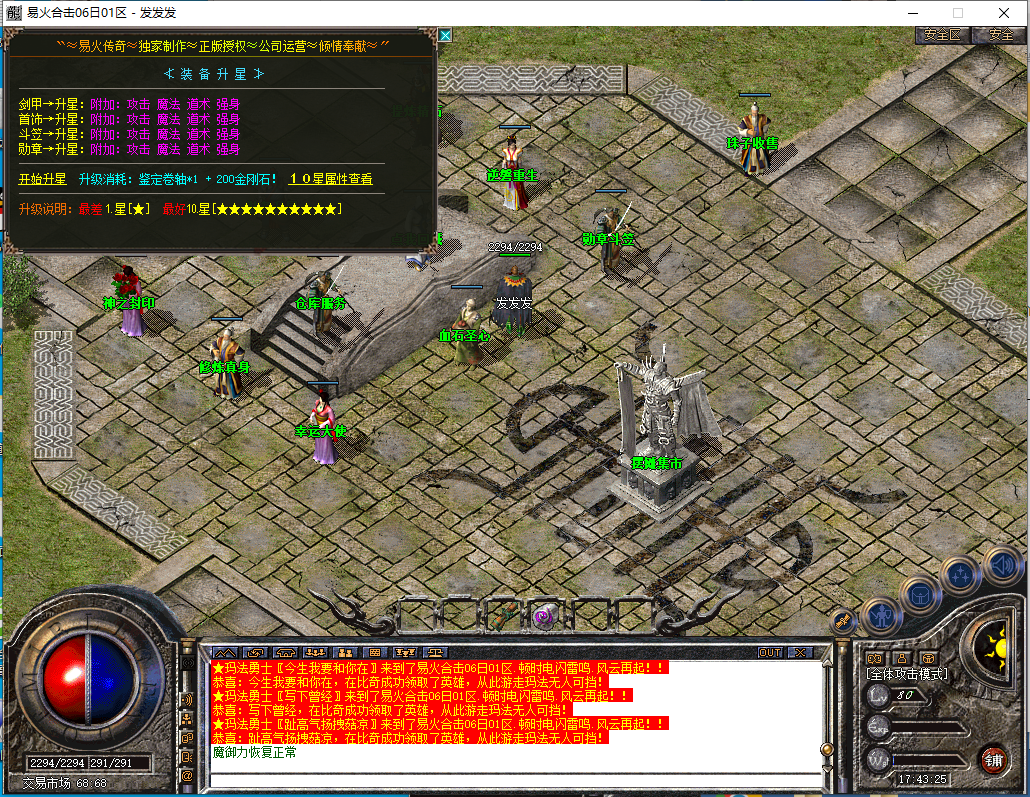
Task: Click the chat text input field
Action: [x=510, y=780]
